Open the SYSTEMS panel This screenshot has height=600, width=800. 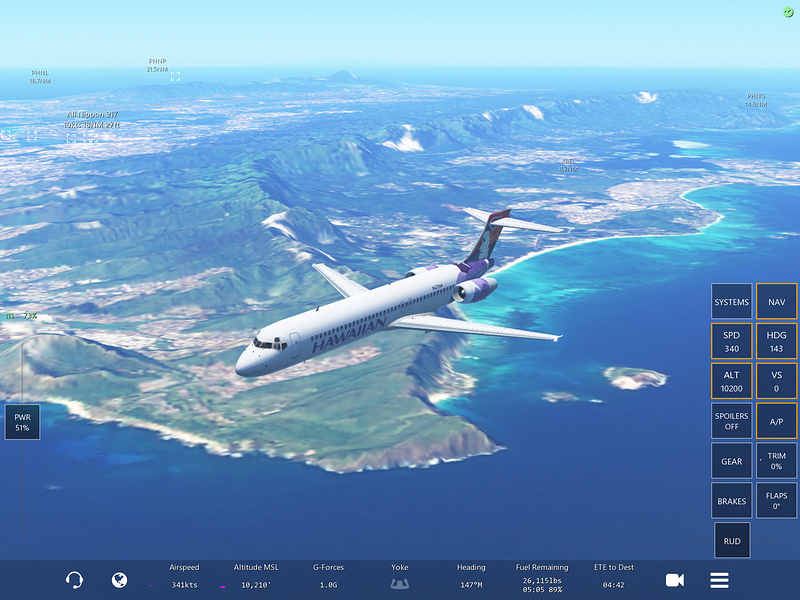click(732, 302)
